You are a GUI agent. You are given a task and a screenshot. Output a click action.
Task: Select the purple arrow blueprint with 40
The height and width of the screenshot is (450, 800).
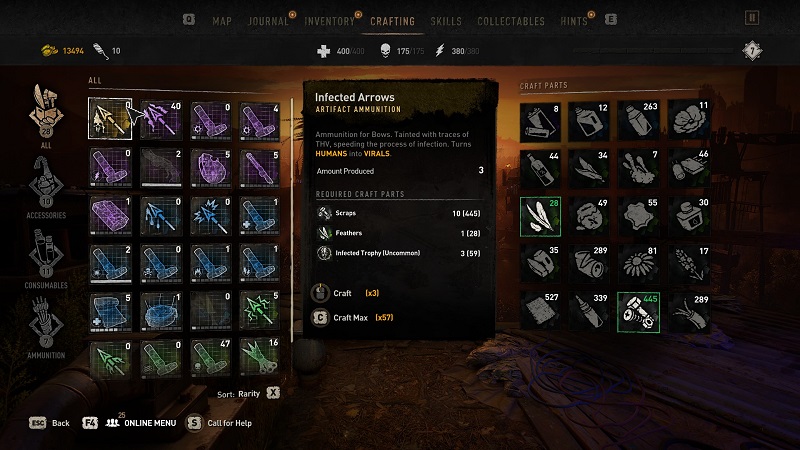click(160, 119)
